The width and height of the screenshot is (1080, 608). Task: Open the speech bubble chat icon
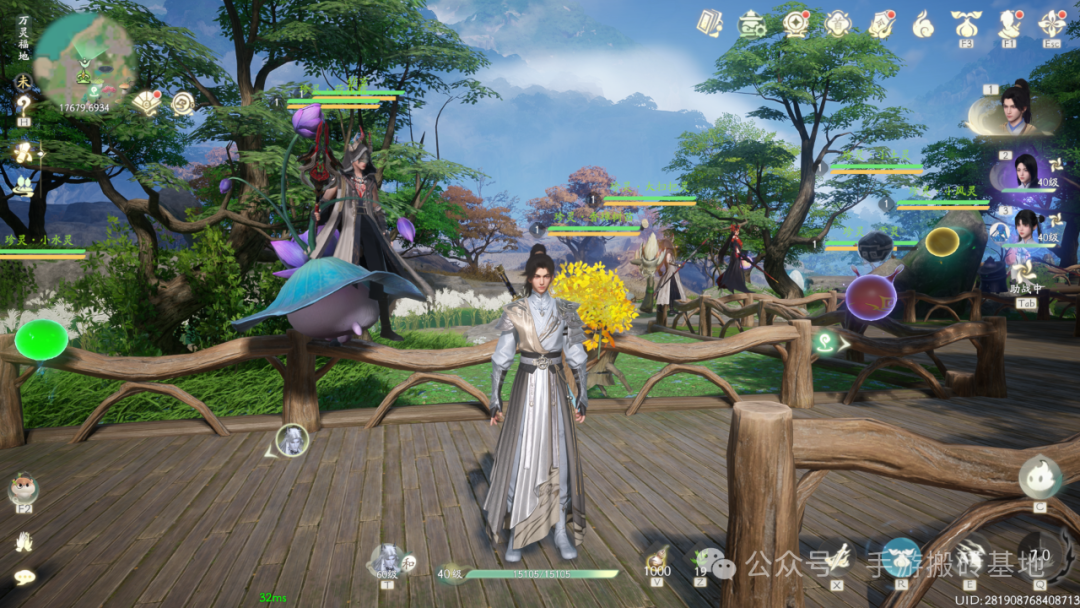24,576
